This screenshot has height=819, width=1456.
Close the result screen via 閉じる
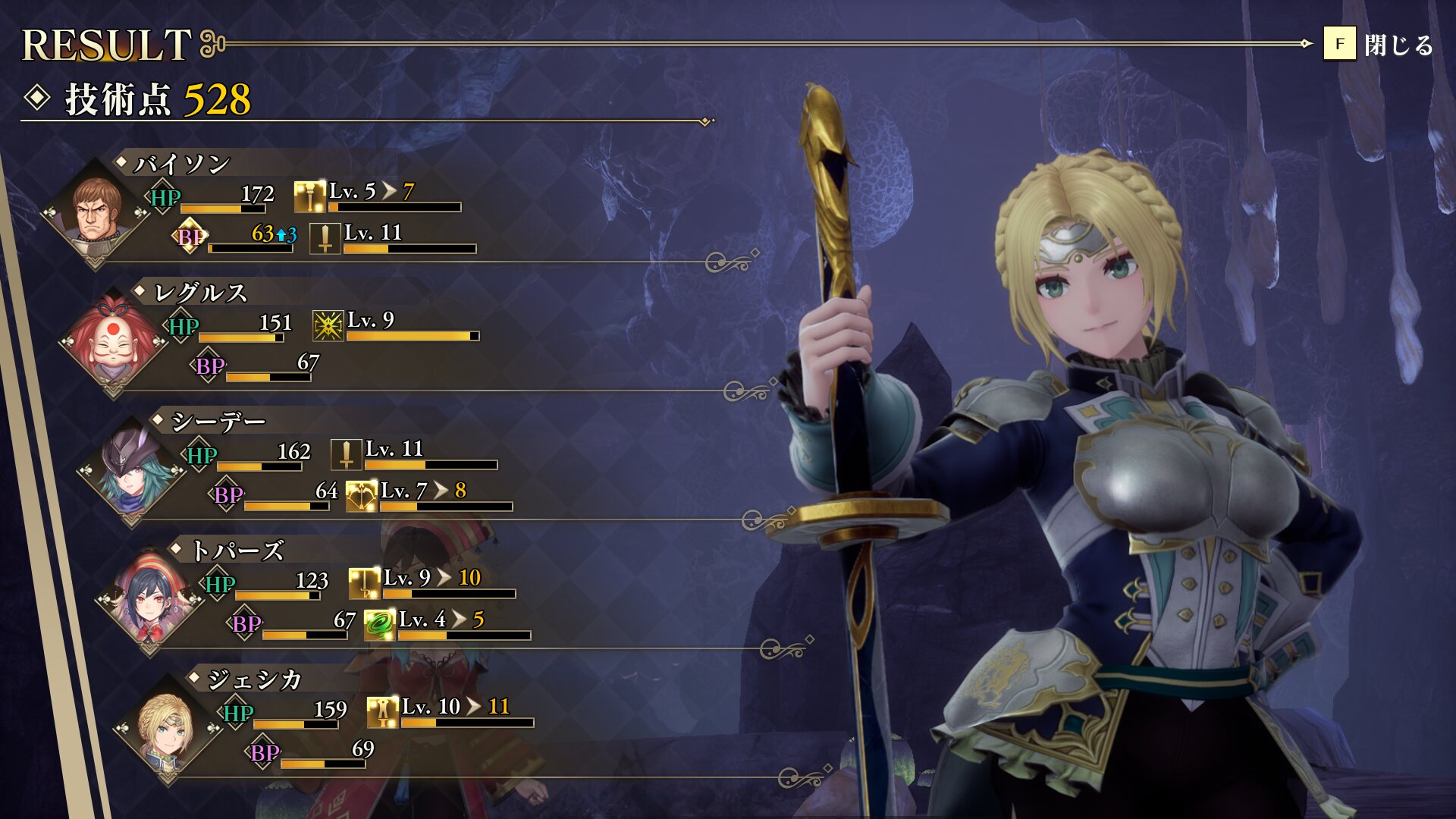pos(1378,44)
